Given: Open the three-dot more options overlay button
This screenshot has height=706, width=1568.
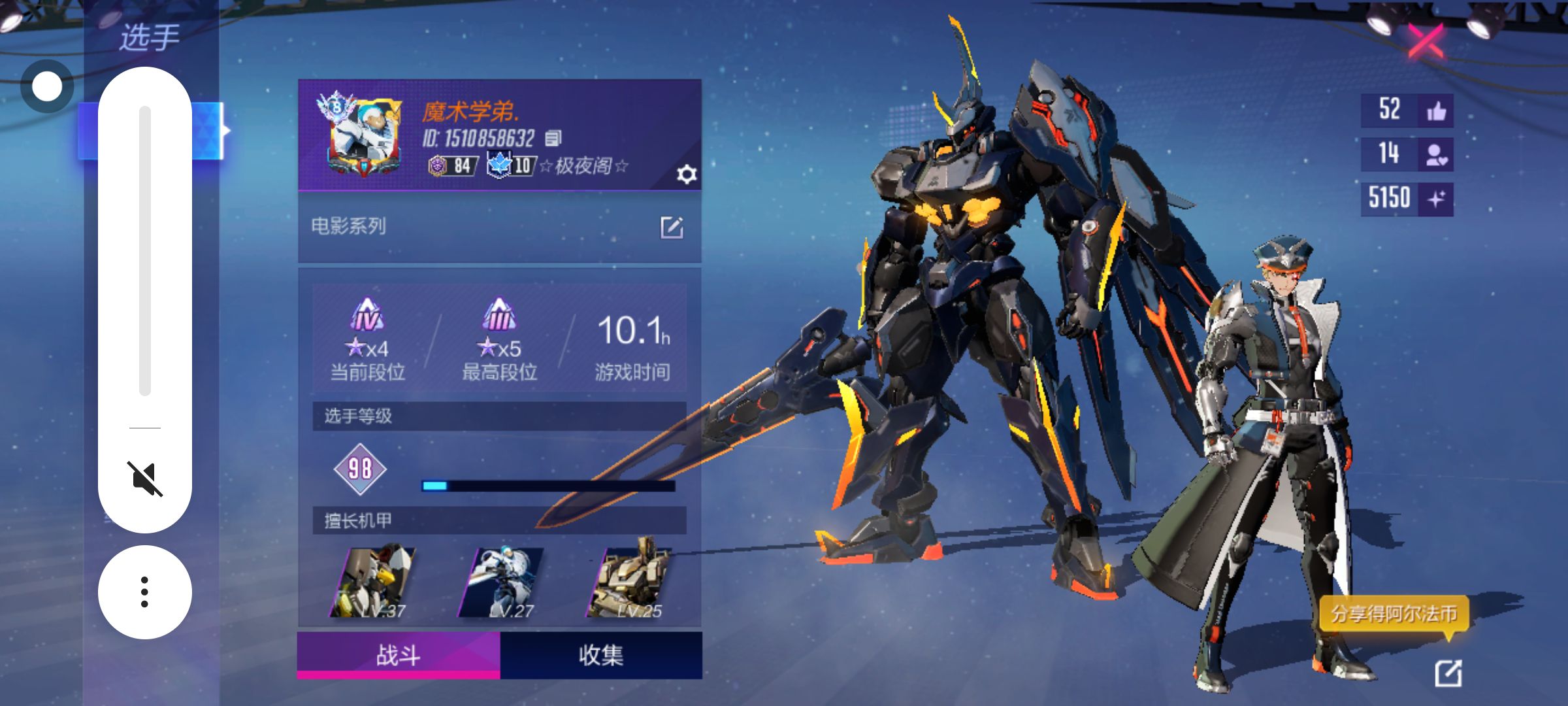Looking at the screenshot, I should [x=144, y=592].
